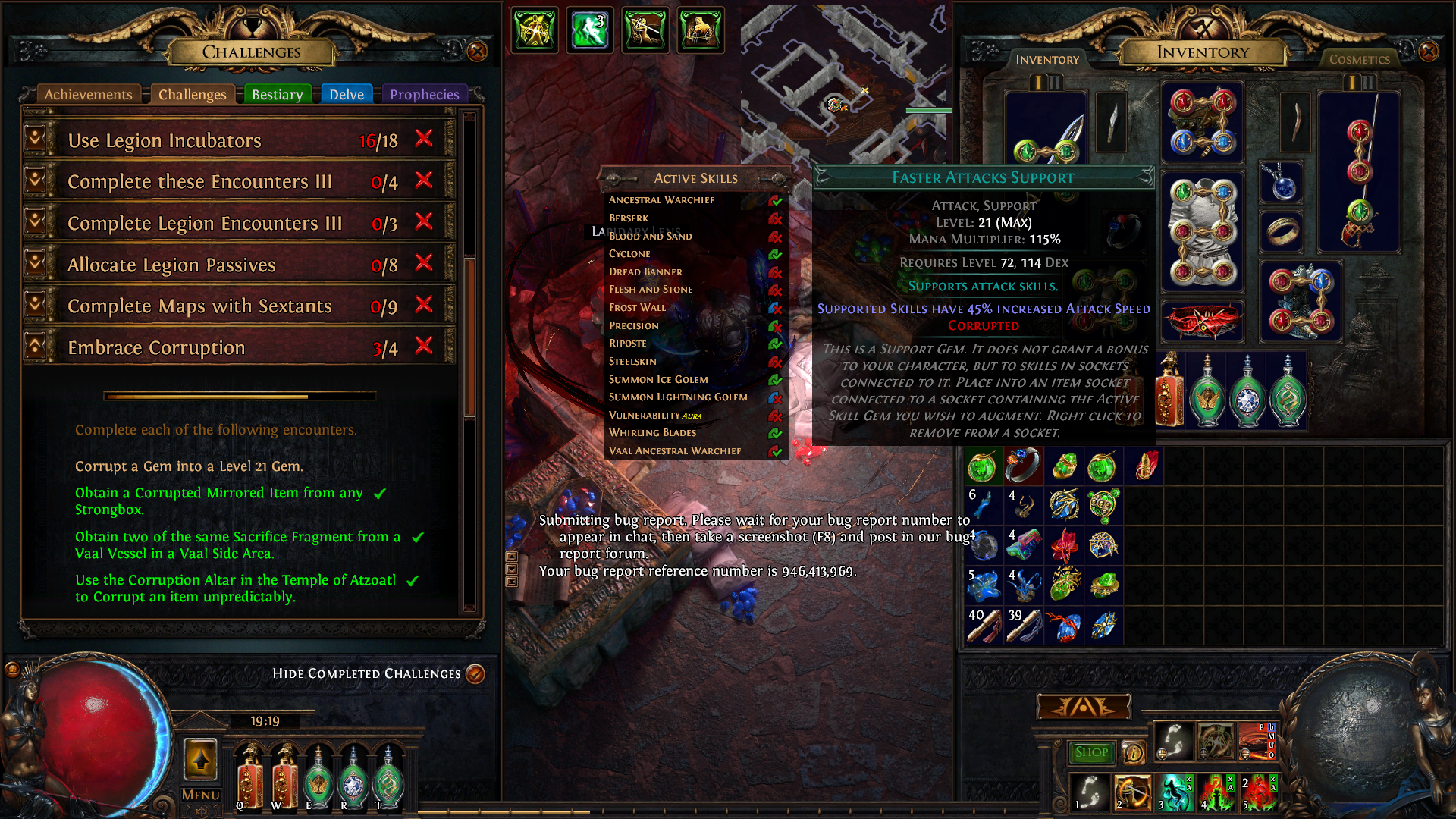This screenshot has width=1456, height=819.
Task: Open the Cosmetics tab
Action: pos(1359,60)
